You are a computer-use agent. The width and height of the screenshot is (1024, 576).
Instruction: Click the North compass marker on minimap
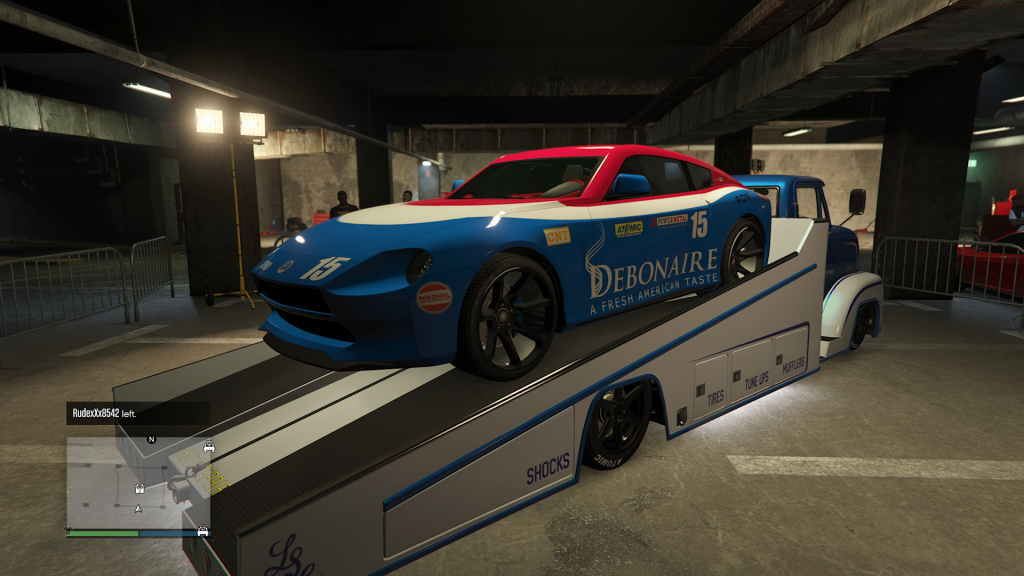pyautogui.click(x=151, y=439)
